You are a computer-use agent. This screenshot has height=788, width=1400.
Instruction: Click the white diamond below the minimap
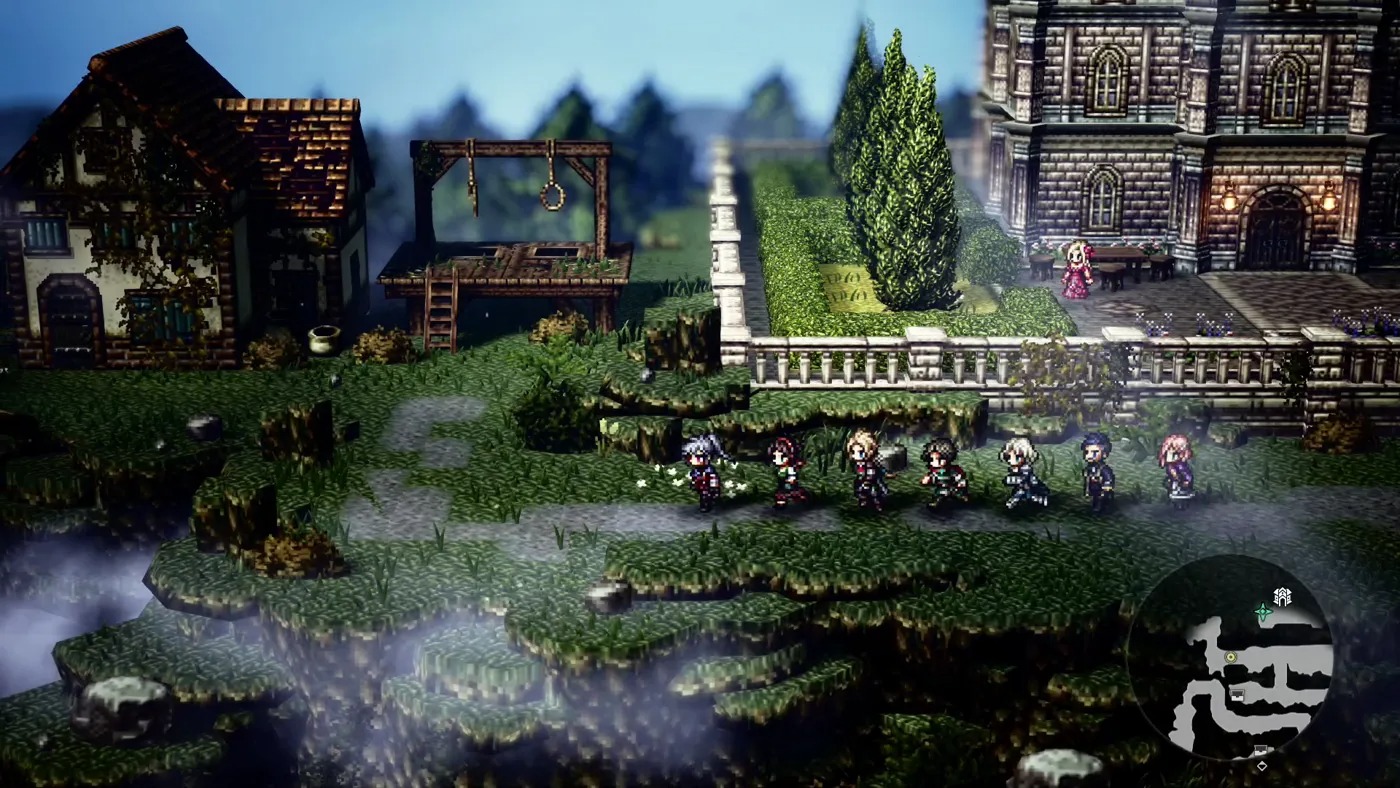coord(1262,766)
